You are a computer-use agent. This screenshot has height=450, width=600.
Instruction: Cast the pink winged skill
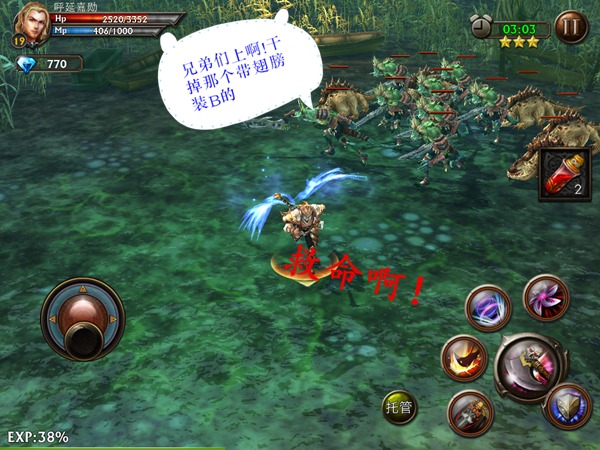pos(546,297)
